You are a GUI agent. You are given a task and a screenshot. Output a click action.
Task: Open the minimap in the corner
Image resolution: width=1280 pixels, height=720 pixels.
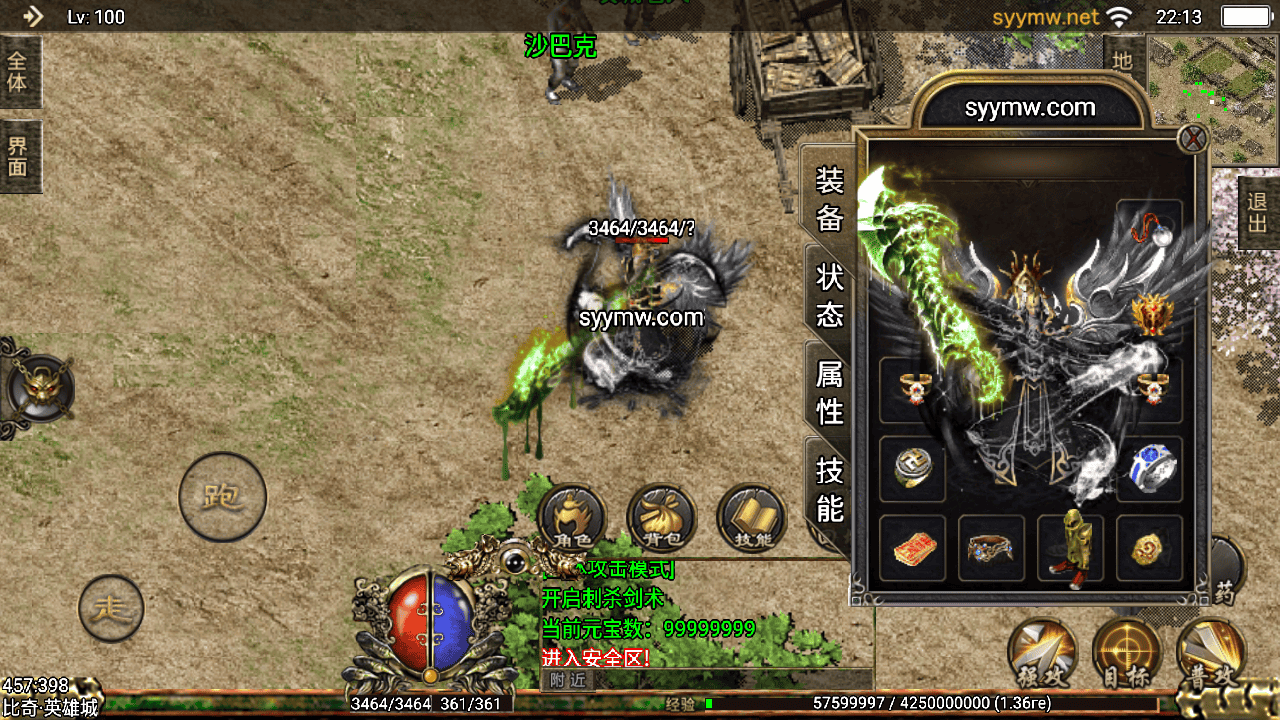point(1213,100)
